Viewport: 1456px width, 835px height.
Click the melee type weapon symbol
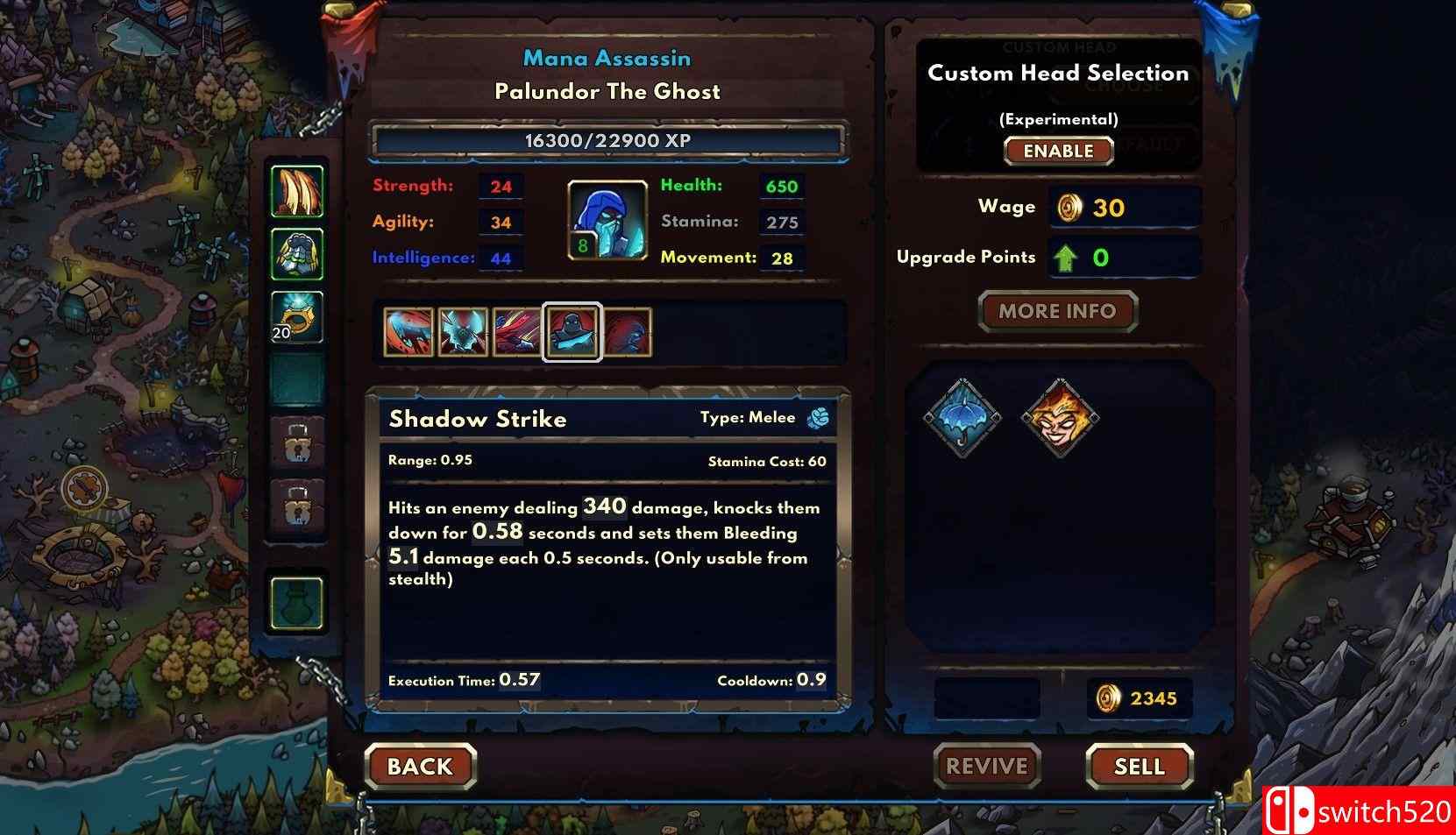tap(819, 418)
